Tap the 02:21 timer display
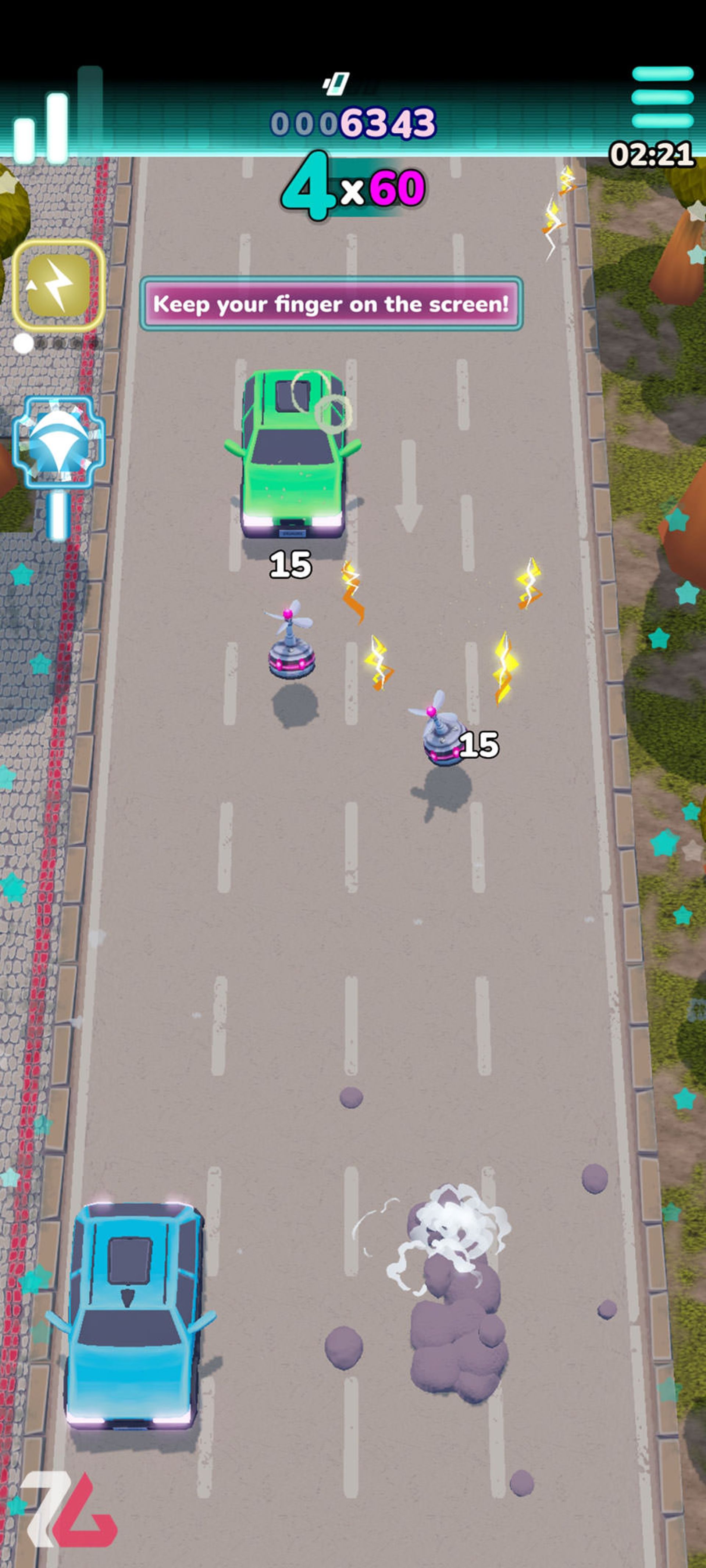This screenshot has width=706, height=1568. (x=652, y=153)
